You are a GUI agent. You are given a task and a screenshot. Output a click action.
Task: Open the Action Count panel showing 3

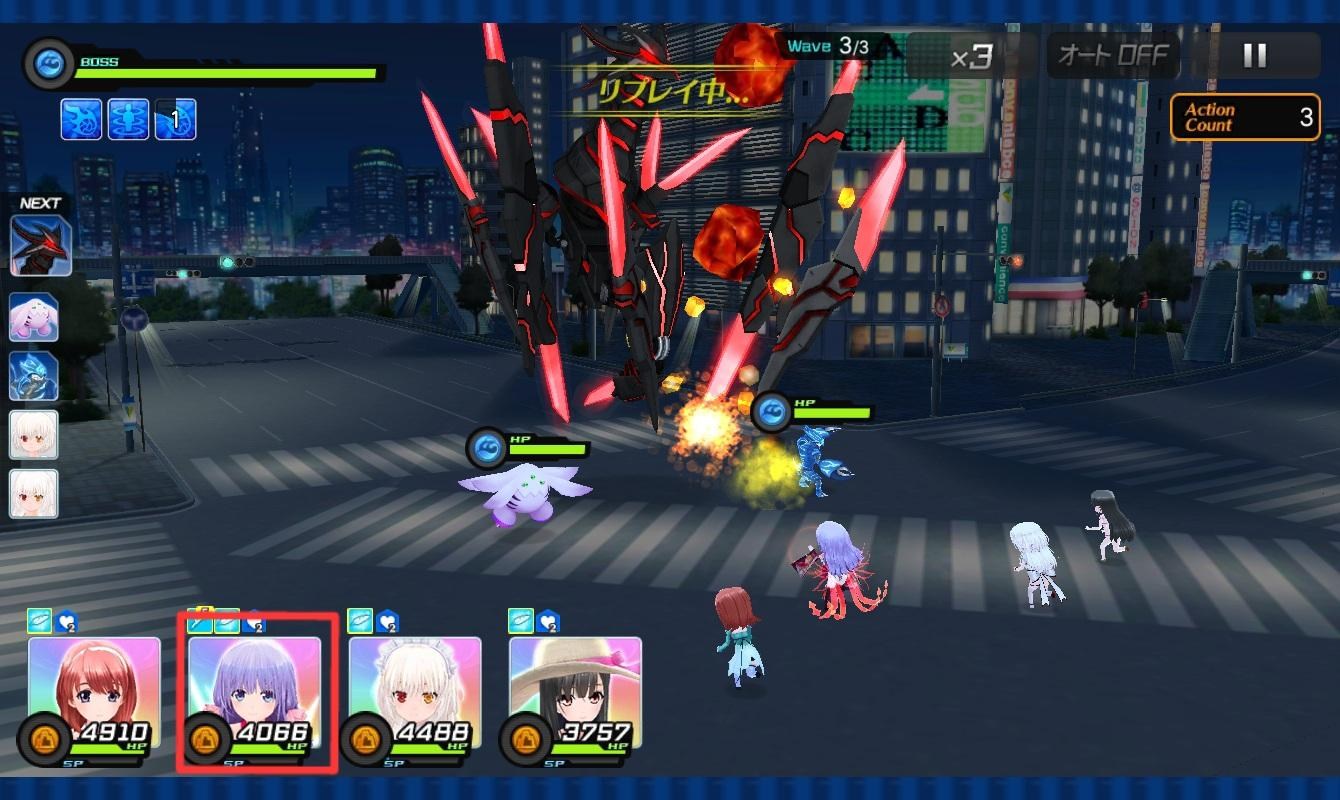(1244, 117)
